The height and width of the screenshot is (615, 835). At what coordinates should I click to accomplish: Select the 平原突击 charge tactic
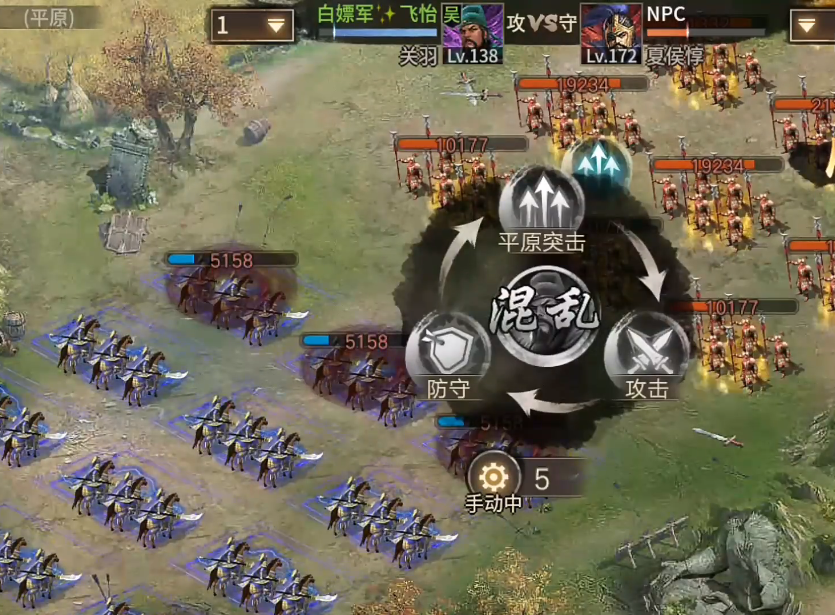pyautogui.click(x=541, y=207)
